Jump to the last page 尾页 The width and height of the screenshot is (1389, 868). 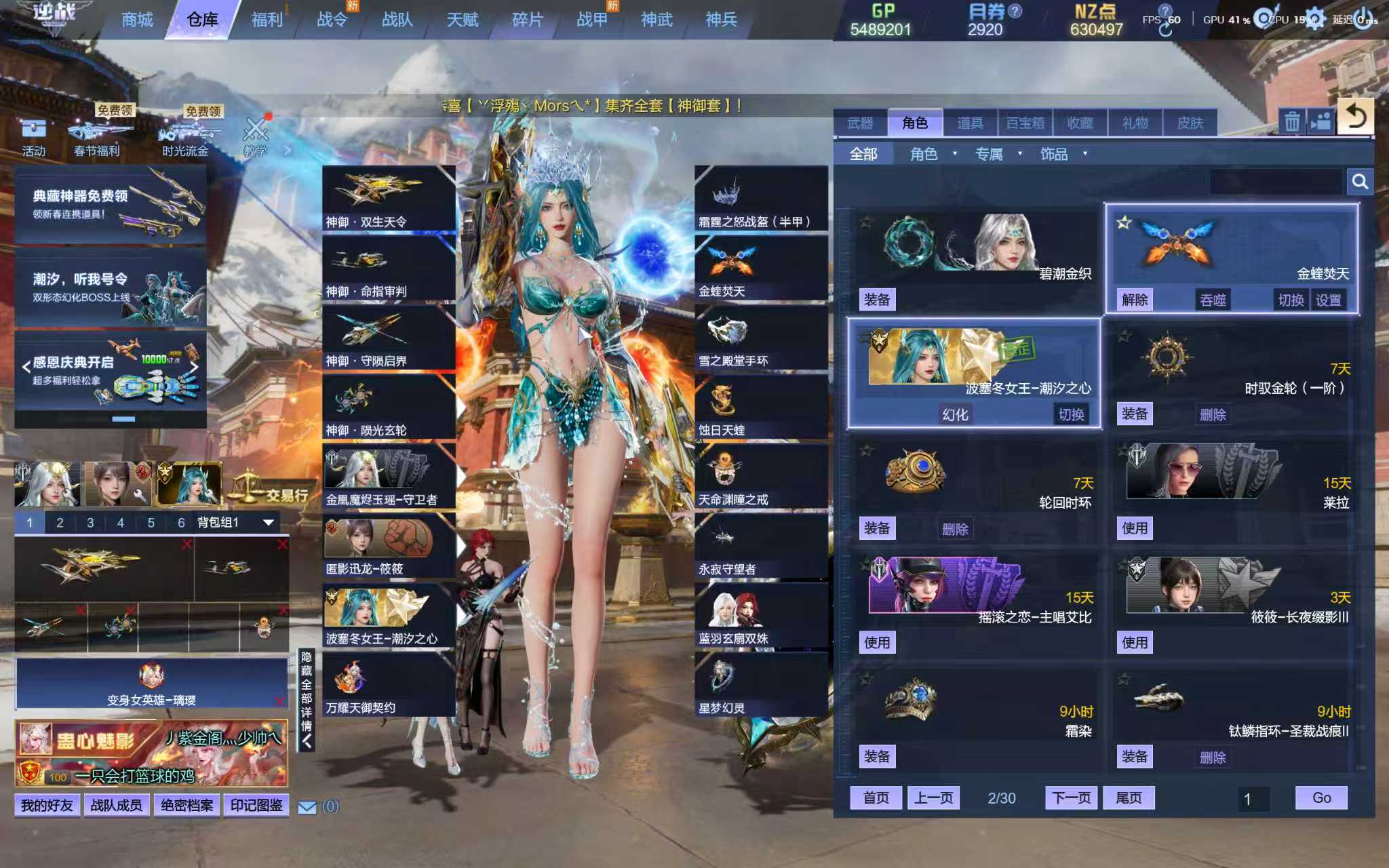(x=1129, y=797)
